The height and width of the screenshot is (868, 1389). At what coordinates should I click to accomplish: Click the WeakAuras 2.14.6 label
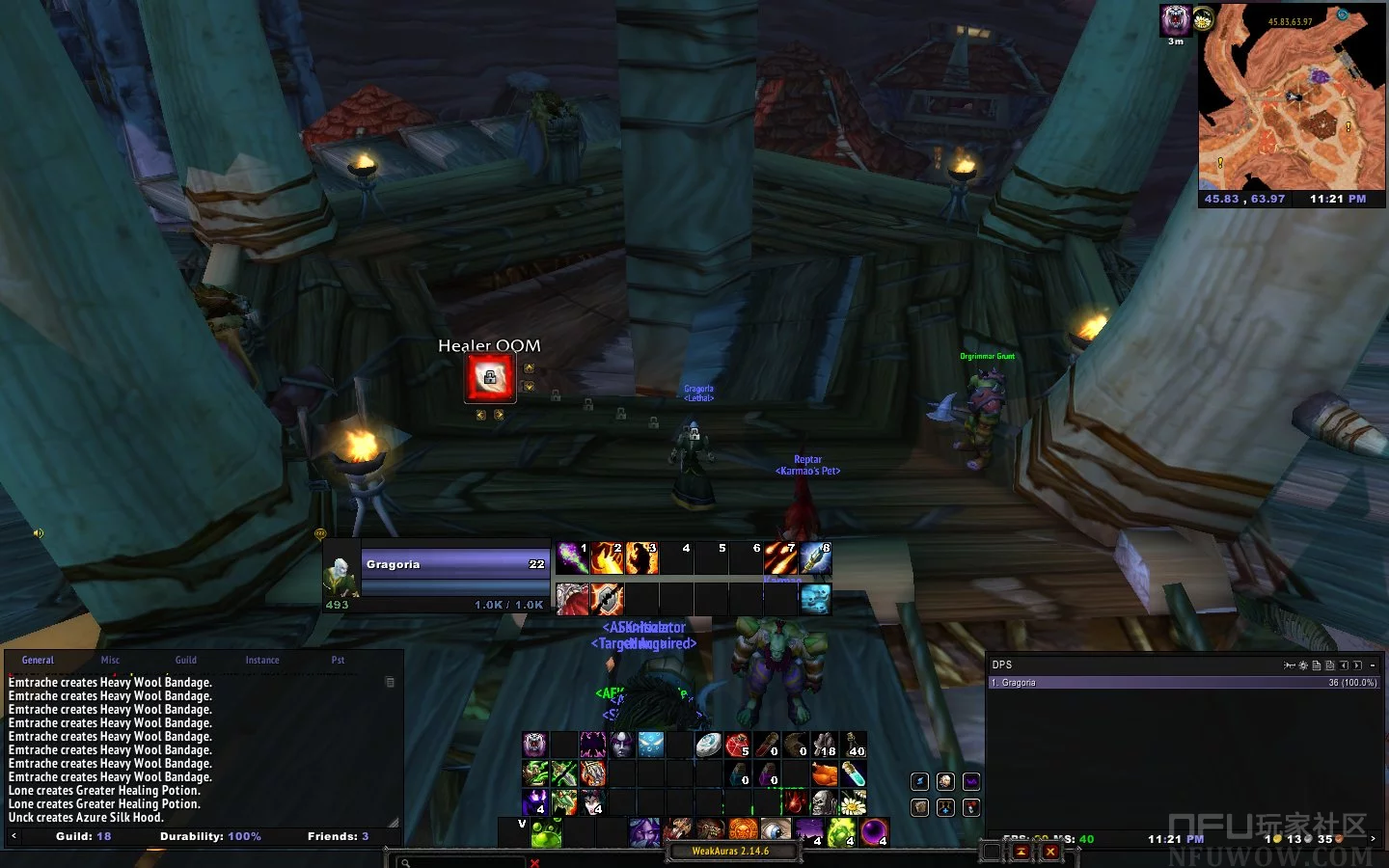pyautogui.click(x=730, y=852)
